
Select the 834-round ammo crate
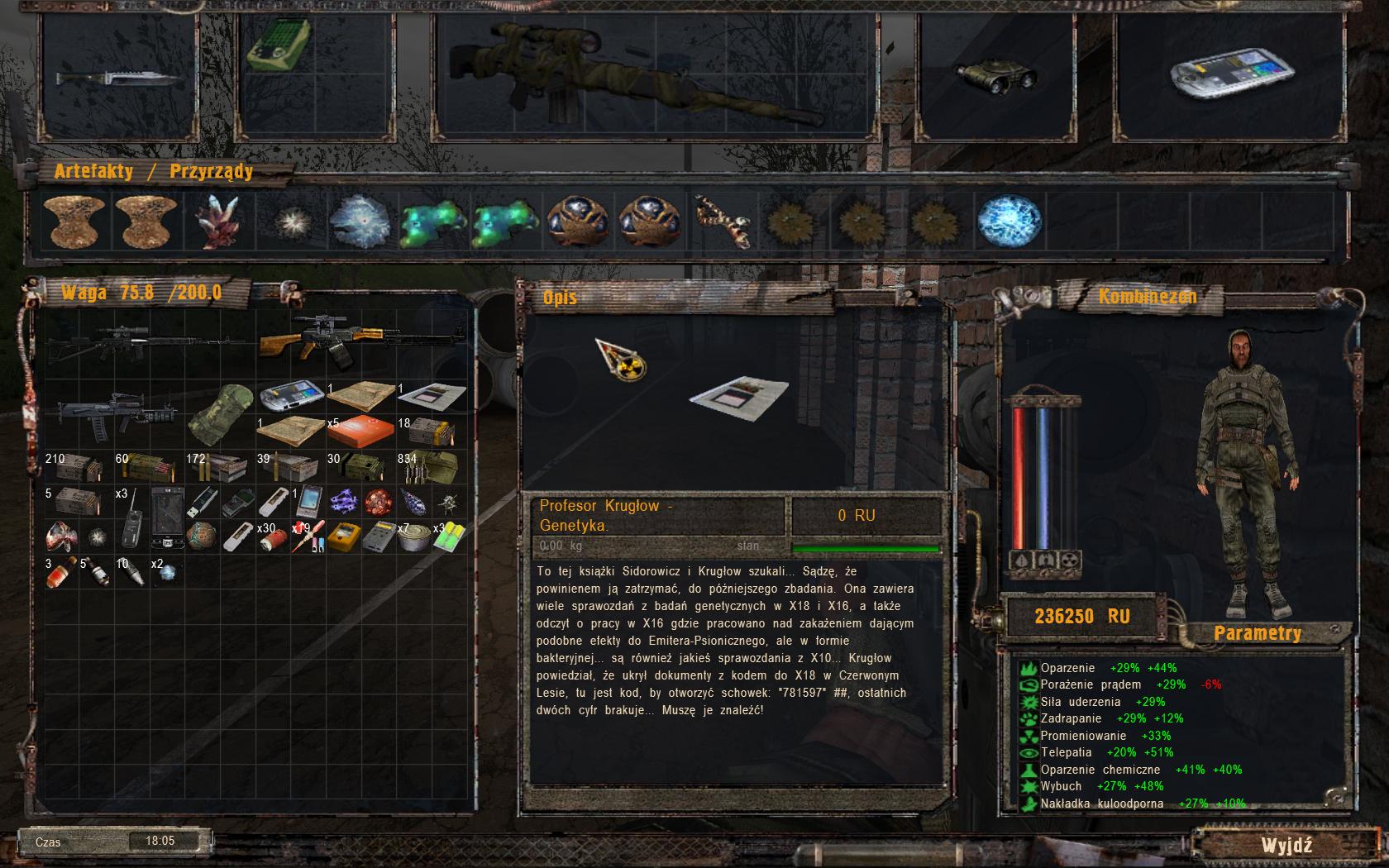432,468
